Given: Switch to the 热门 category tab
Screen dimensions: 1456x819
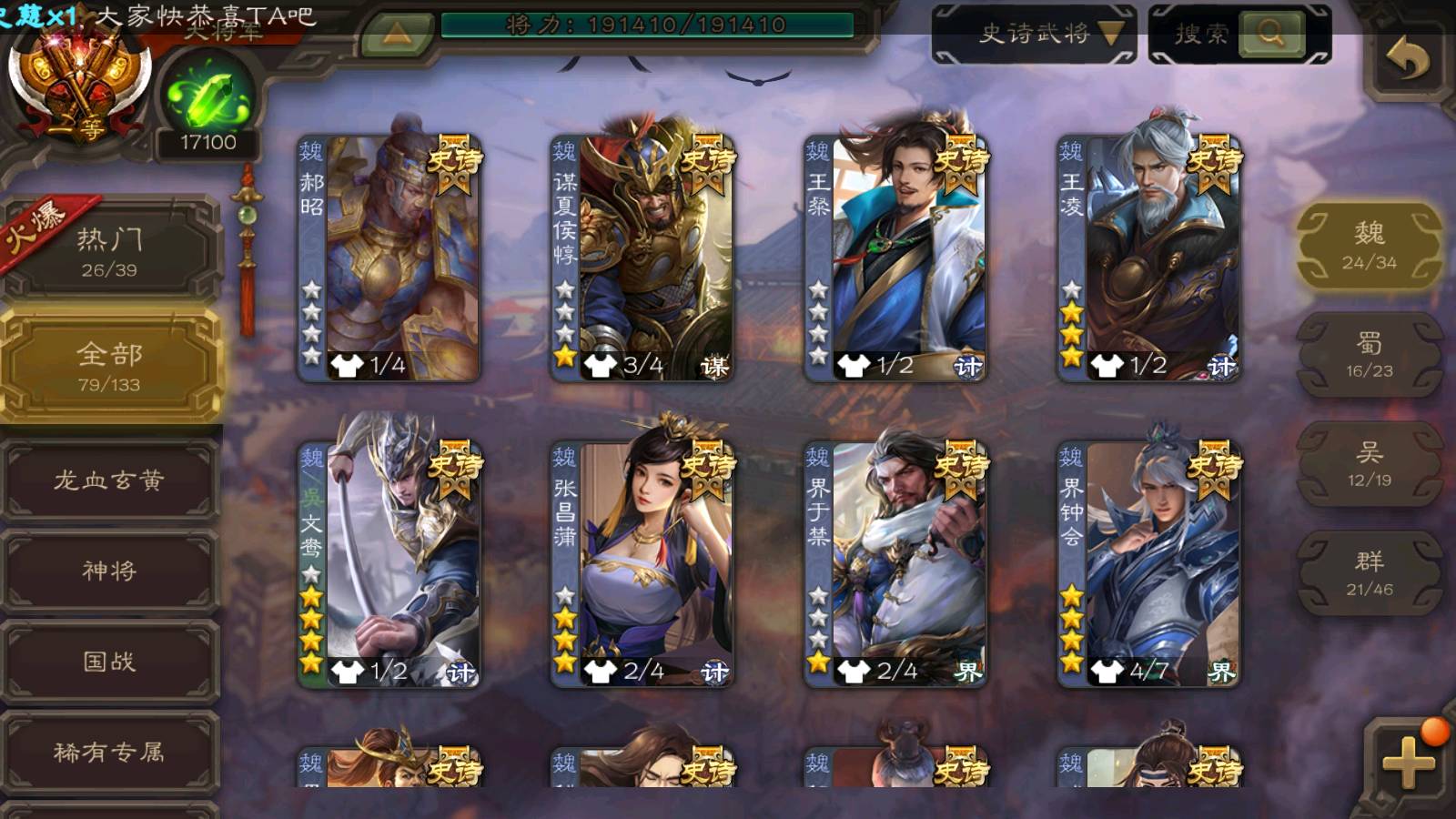Looking at the screenshot, I should point(109,251).
